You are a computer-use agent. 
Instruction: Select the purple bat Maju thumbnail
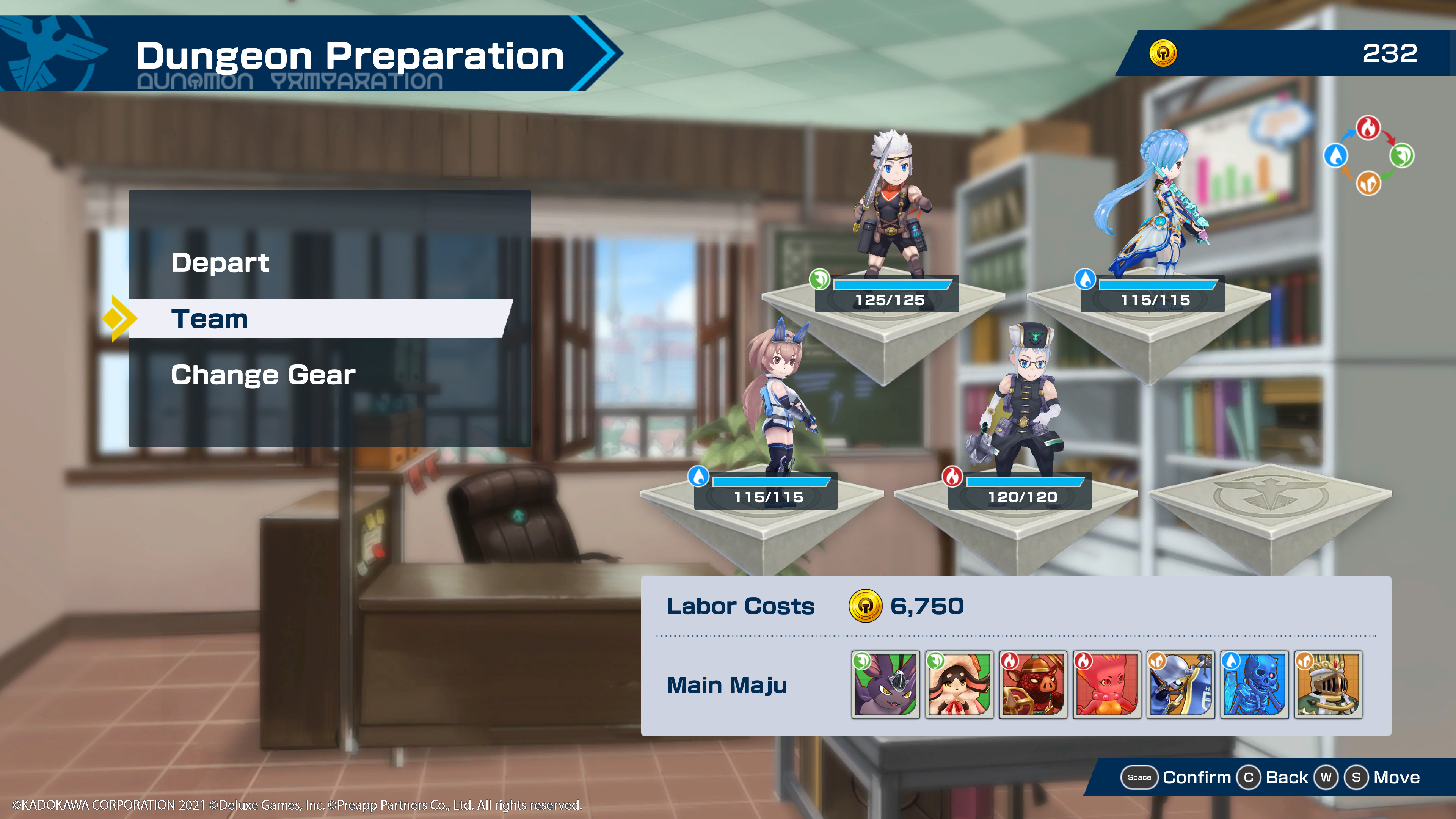885,684
